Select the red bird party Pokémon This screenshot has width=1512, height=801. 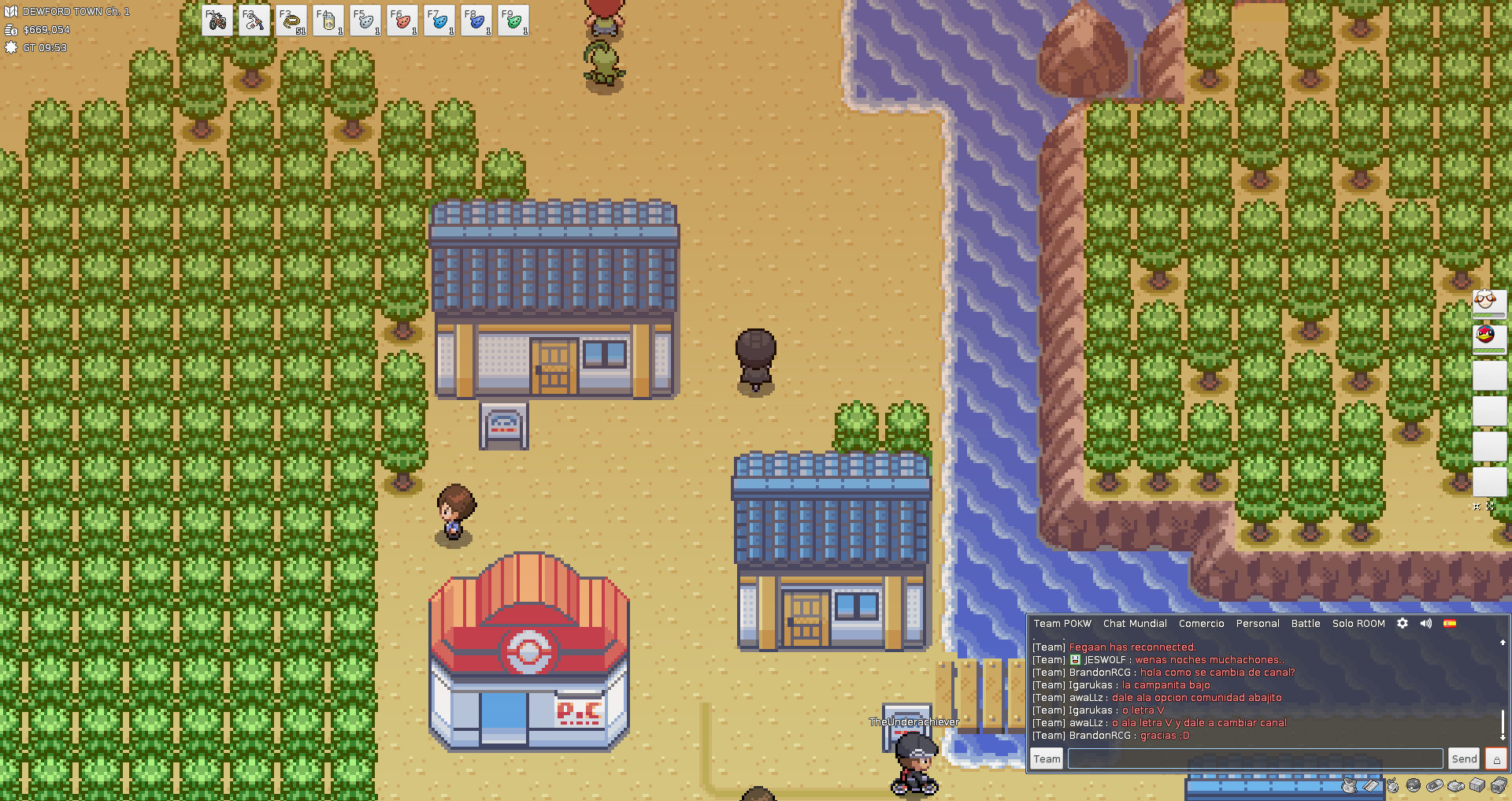(1488, 336)
